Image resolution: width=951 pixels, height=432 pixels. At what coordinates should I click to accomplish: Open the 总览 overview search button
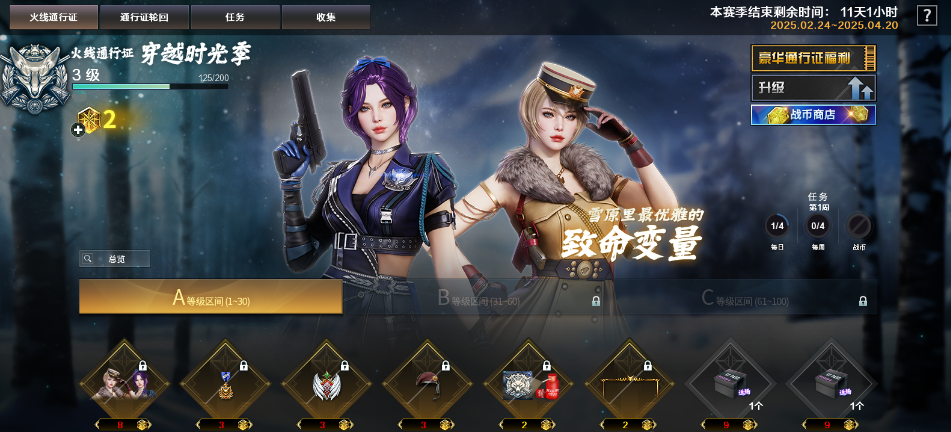point(115,259)
